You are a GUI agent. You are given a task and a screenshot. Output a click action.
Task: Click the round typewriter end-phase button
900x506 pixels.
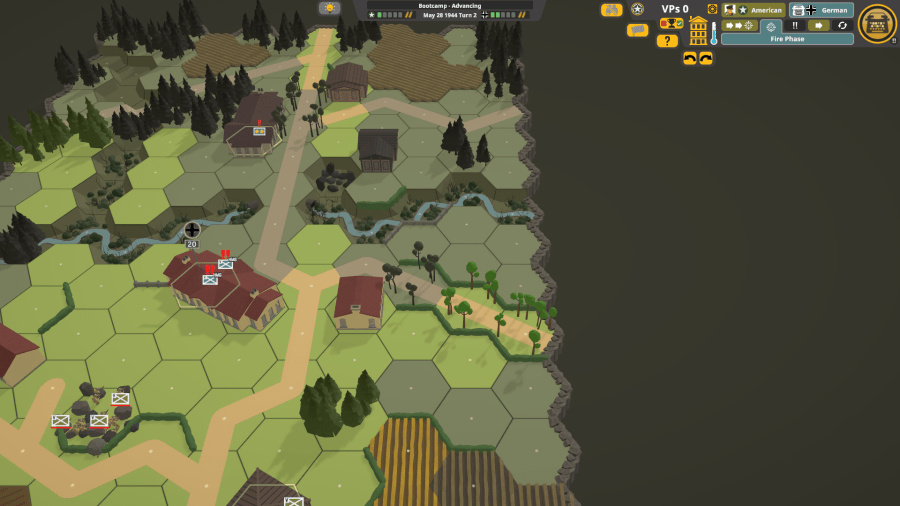coord(877,24)
